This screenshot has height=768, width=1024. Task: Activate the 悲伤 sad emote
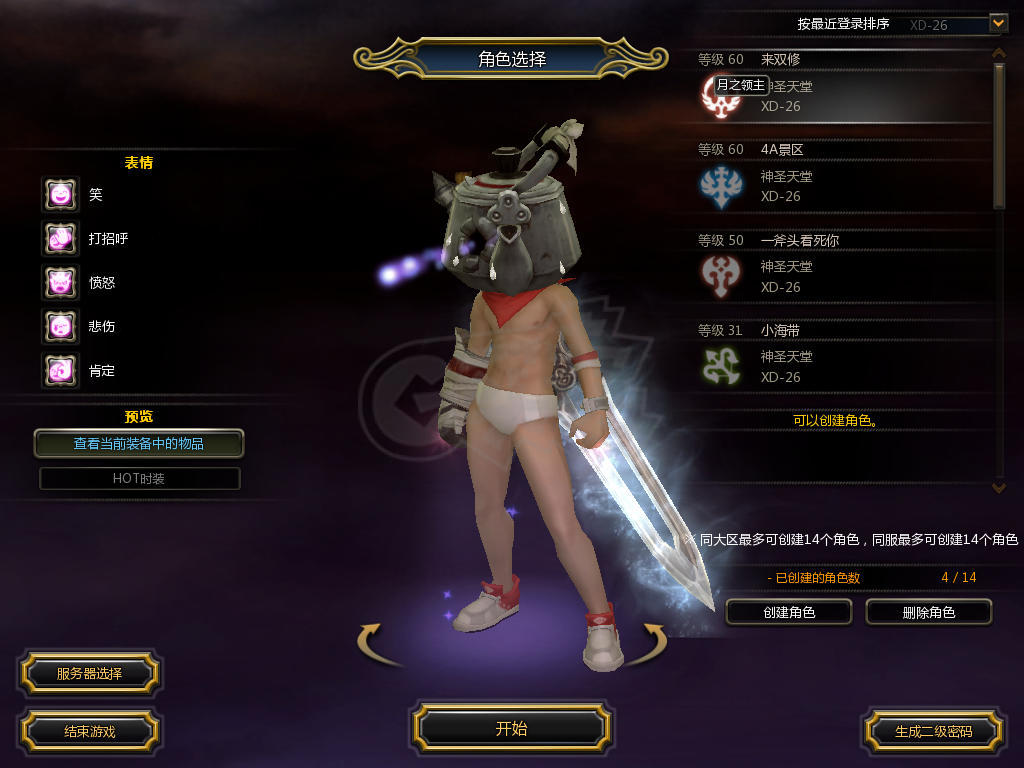click(x=60, y=327)
